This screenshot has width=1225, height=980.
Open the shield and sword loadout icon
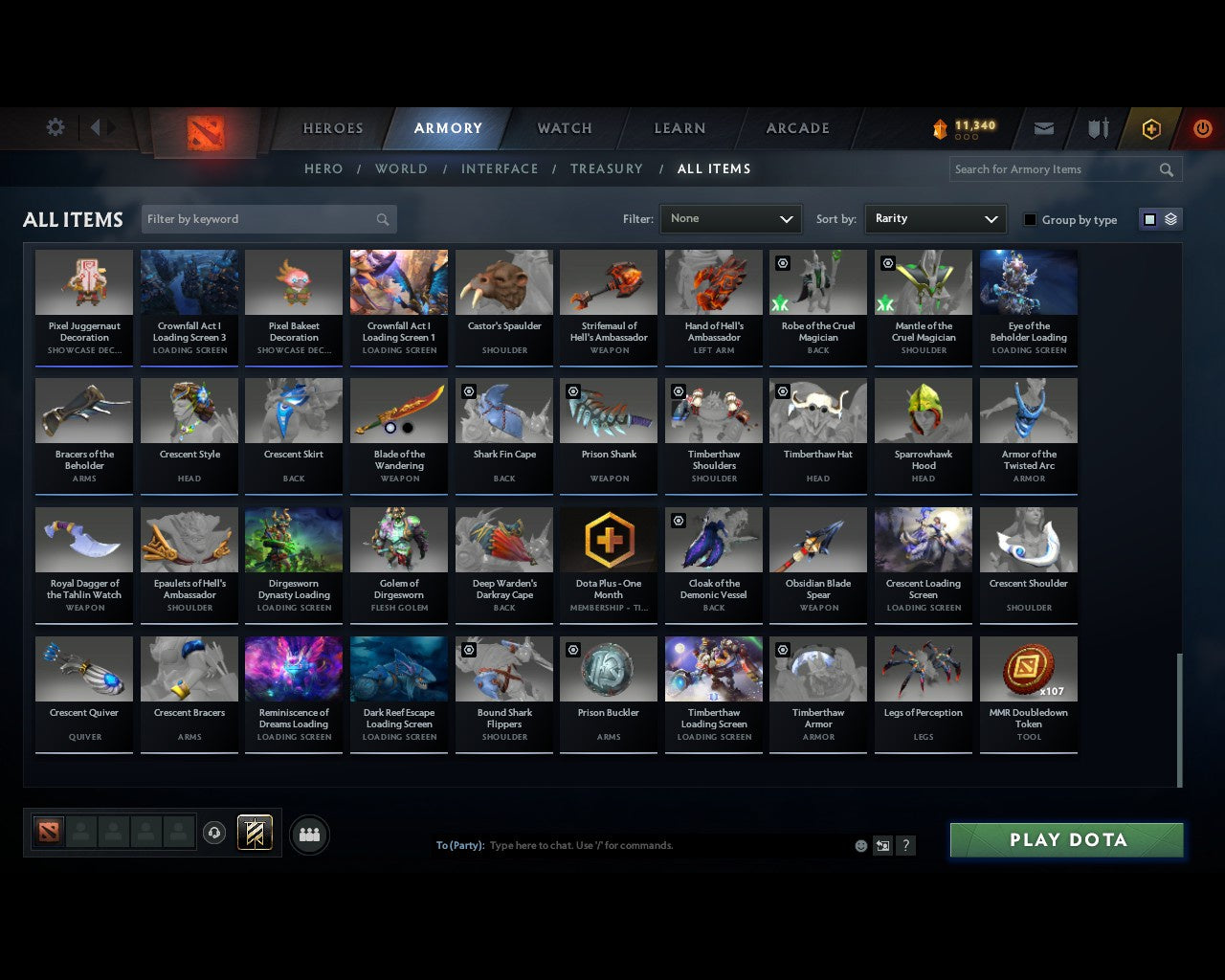(x=1097, y=128)
